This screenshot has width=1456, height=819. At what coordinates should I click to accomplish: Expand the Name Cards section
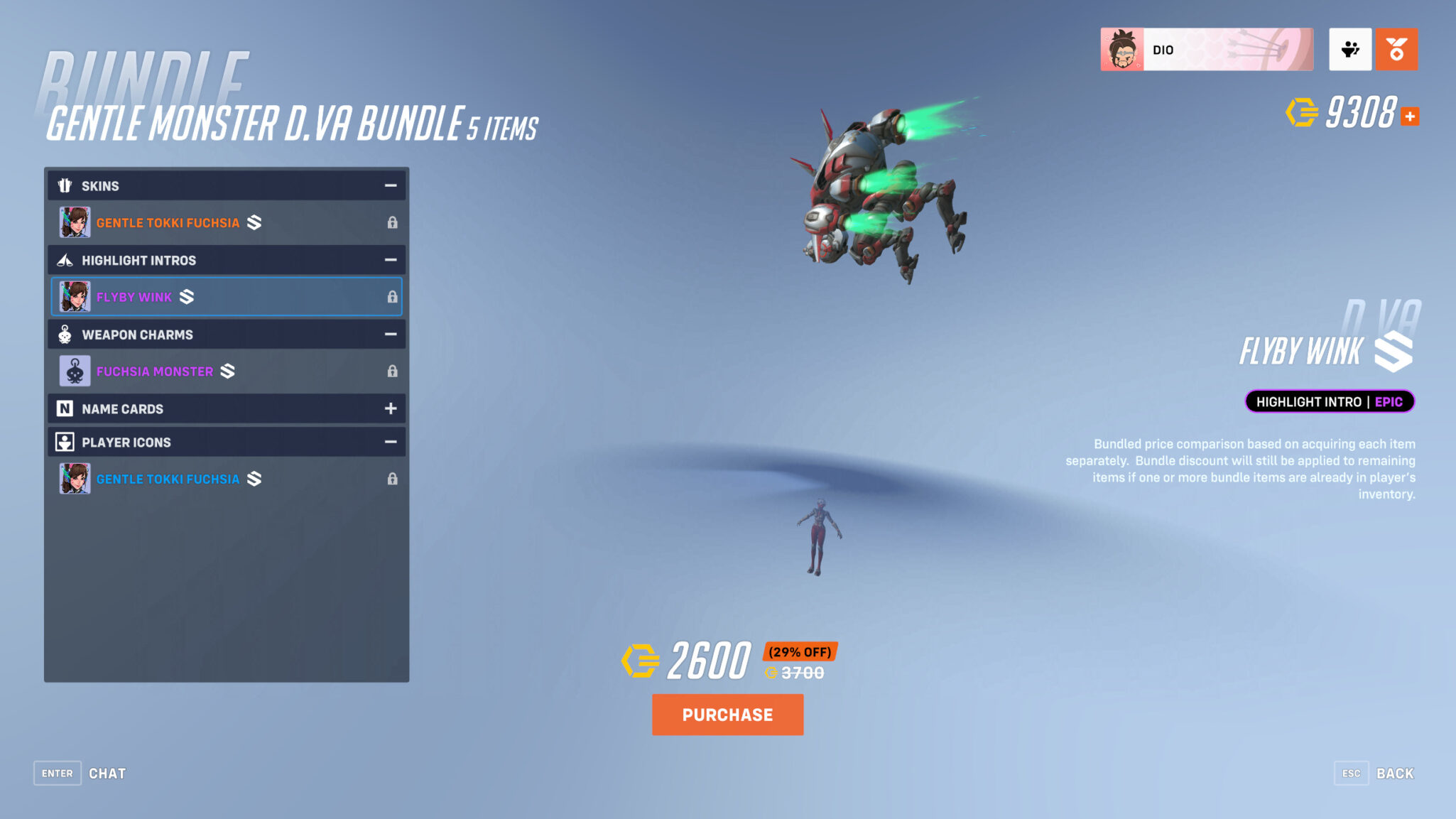click(390, 408)
